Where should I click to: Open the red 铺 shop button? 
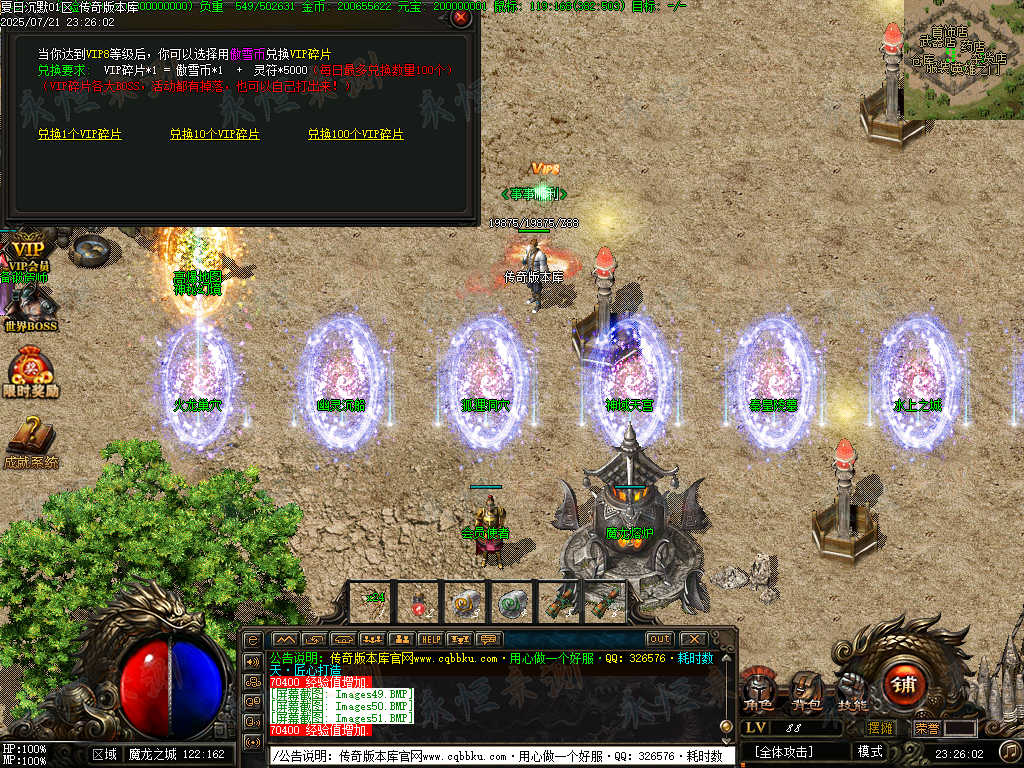(905, 686)
